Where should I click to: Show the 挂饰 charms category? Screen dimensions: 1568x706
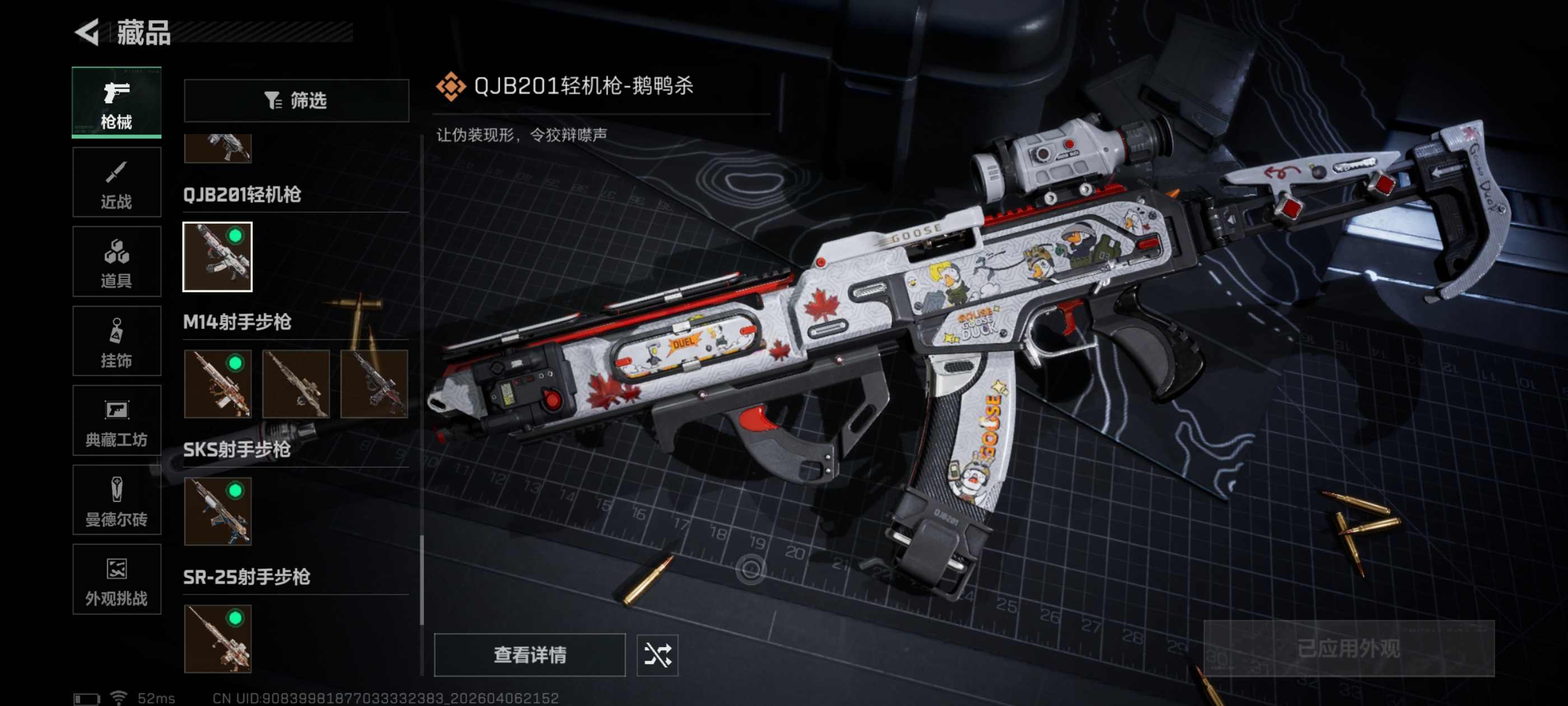[116, 341]
